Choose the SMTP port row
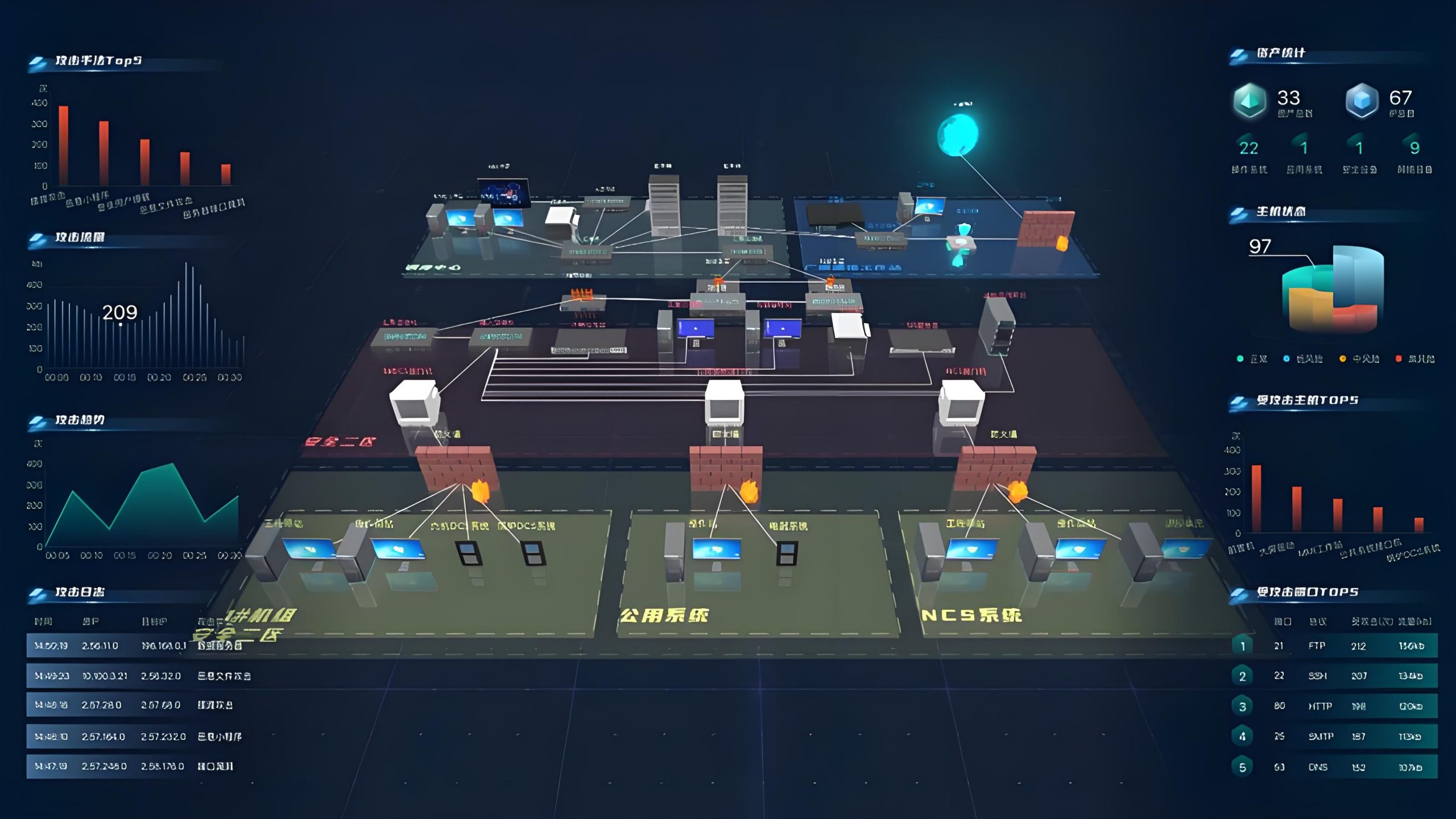This screenshot has height=819, width=1456. [x=1334, y=736]
